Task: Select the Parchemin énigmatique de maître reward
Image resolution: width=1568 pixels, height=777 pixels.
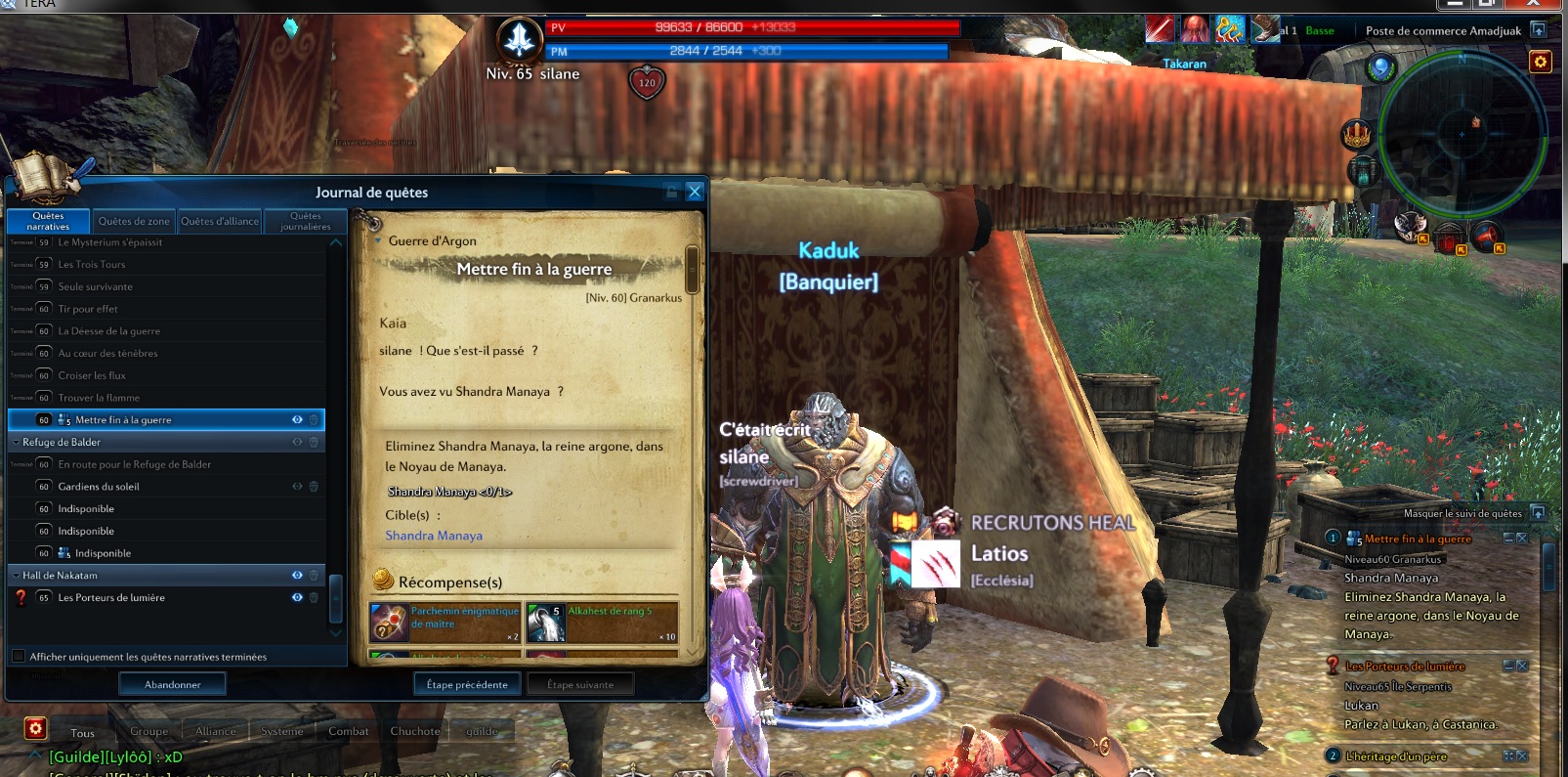Action: pyautogui.click(x=445, y=623)
